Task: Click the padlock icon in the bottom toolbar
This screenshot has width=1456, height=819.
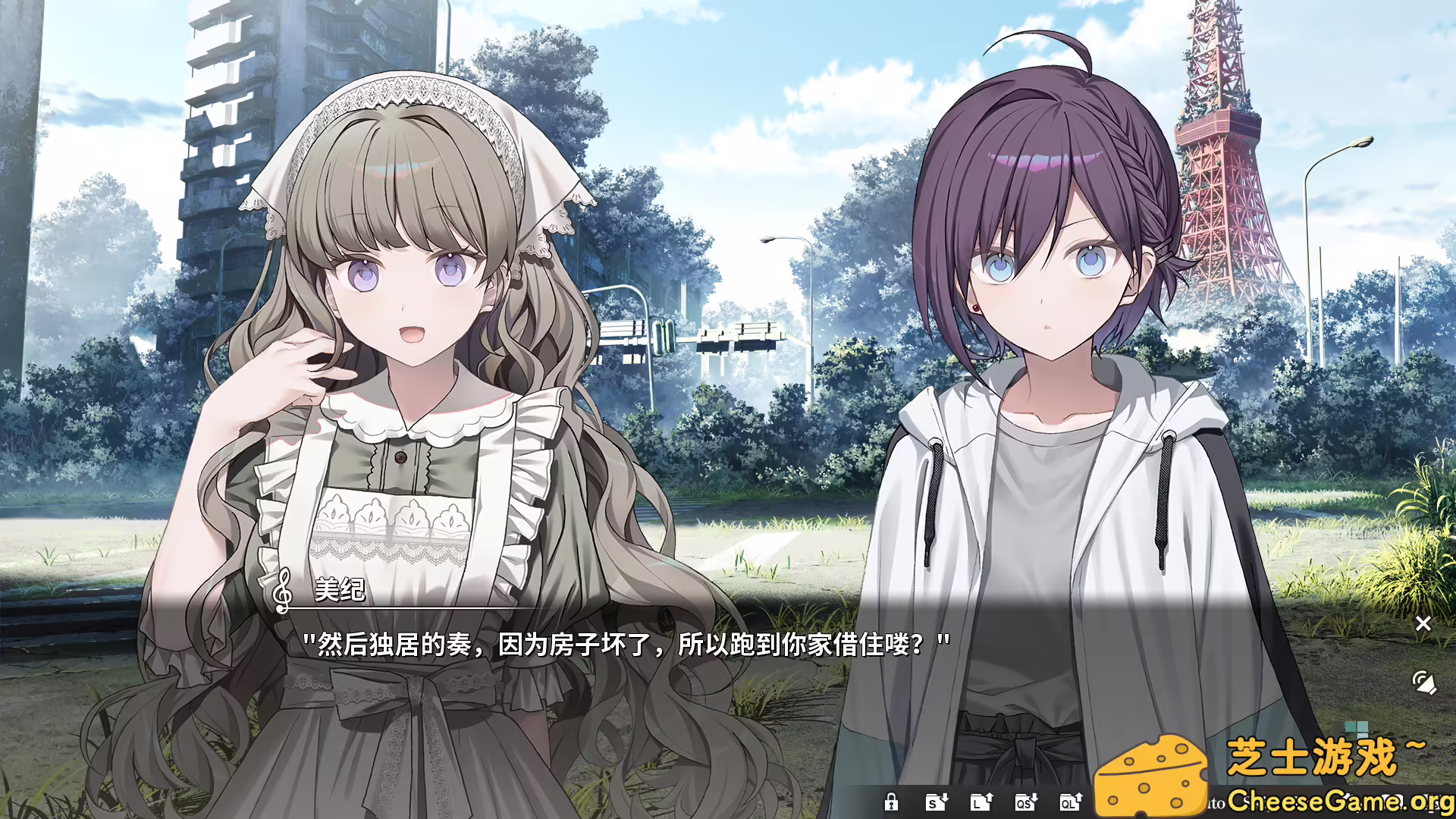Action: 891,802
